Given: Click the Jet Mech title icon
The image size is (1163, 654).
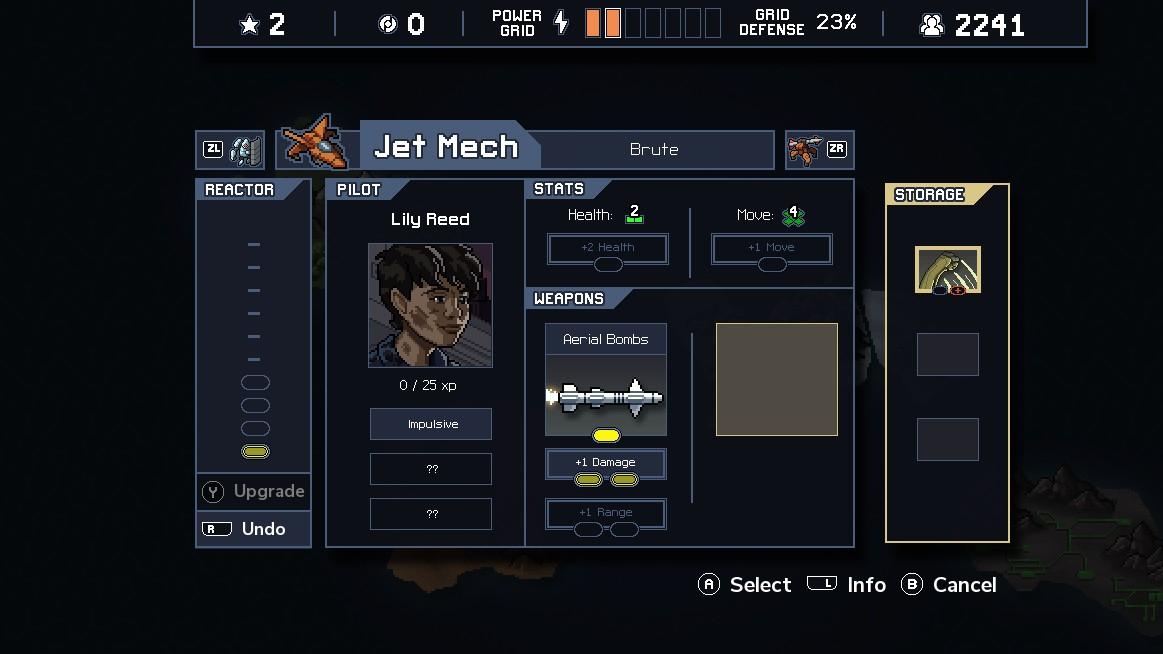Looking at the screenshot, I should click(317, 144).
